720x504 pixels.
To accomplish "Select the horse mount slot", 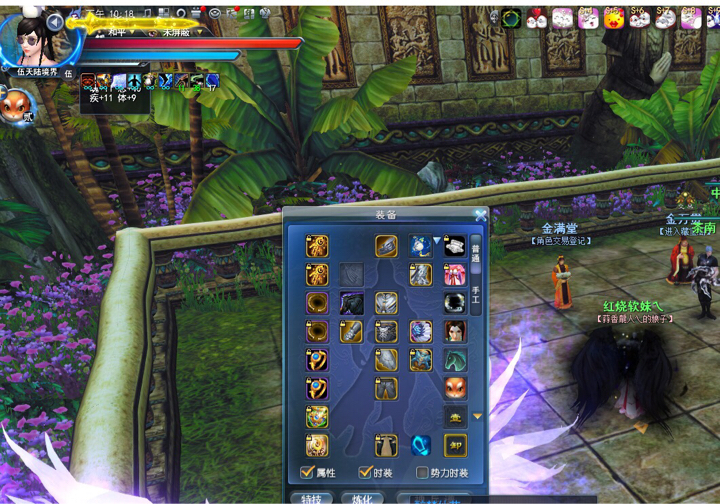I will click(x=455, y=360).
